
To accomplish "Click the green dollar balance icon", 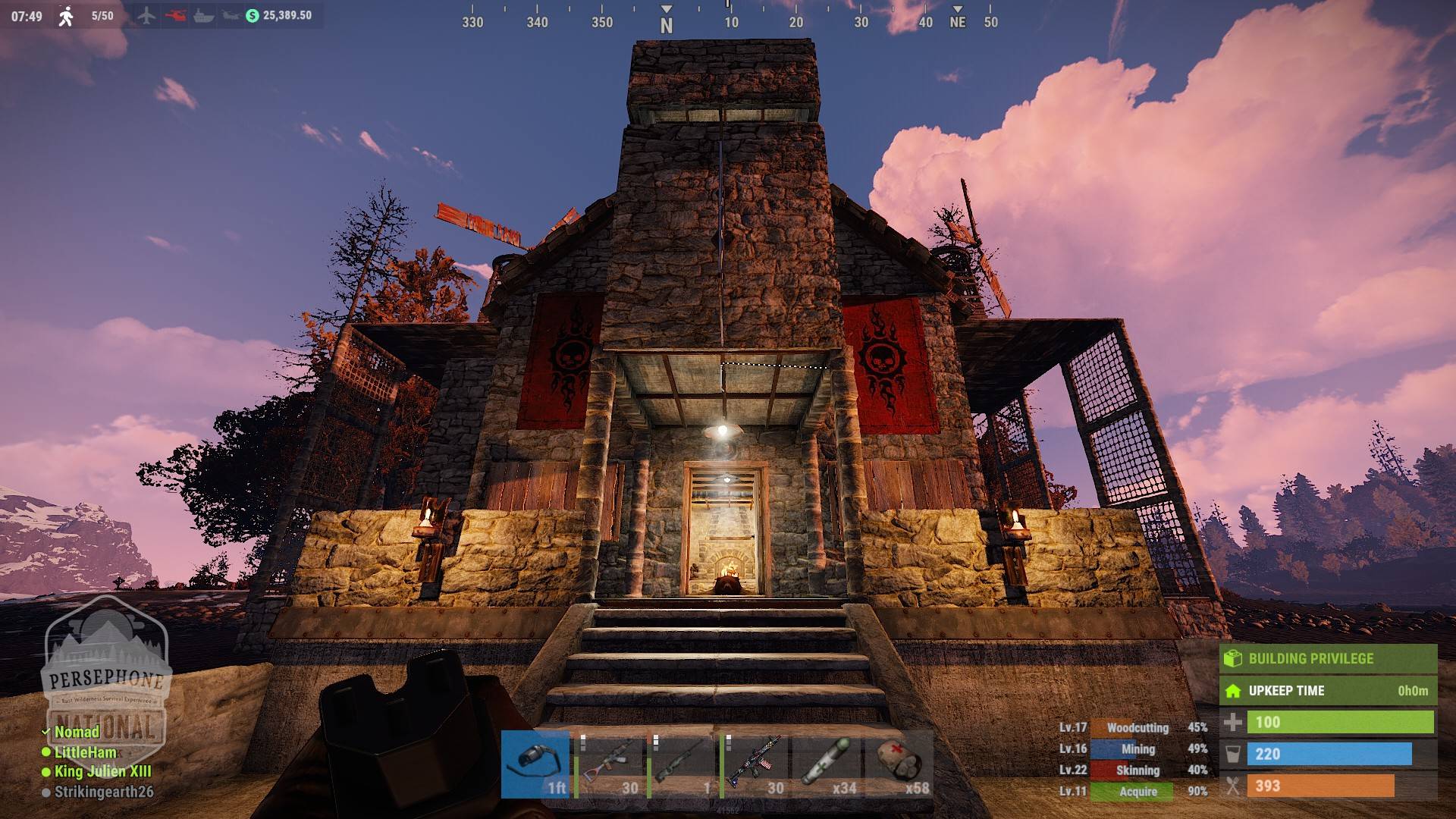I will pos(253,15).
